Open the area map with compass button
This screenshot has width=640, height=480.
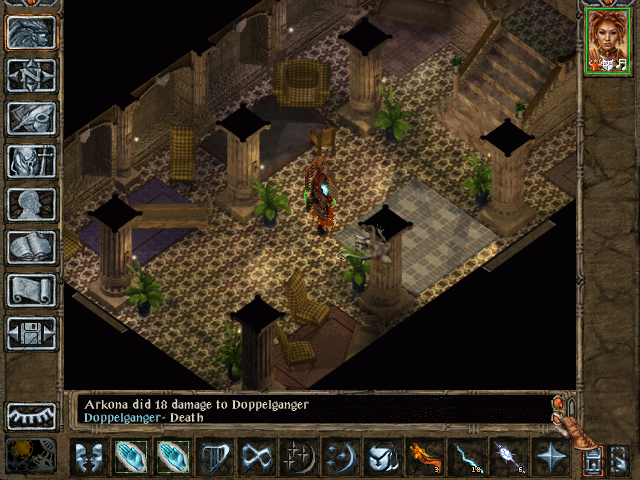click(32, 76)
